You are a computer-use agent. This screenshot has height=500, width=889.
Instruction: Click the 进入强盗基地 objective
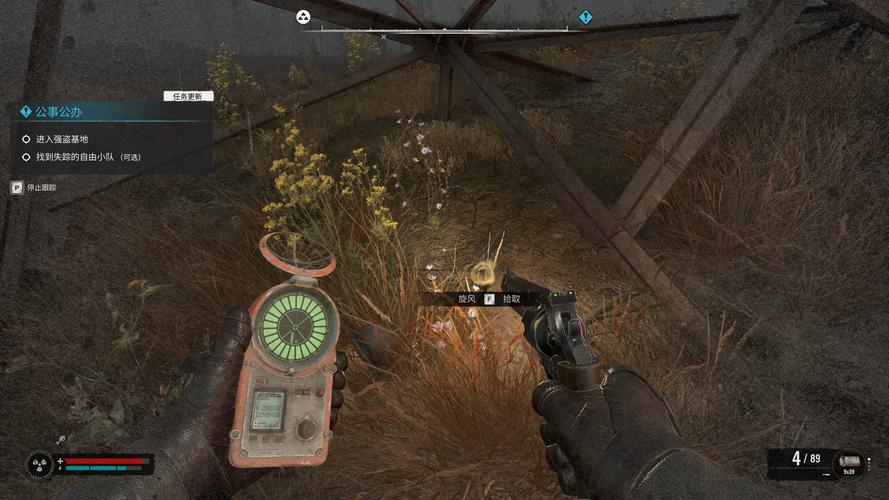click(x=62, y=139)
